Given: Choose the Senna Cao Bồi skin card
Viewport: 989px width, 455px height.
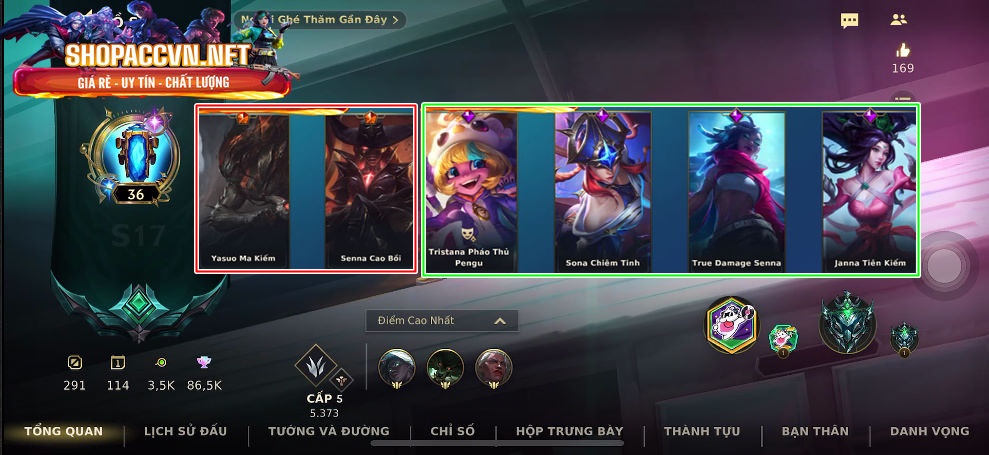Looking at the screenshot, I should [x=369, y=190].
